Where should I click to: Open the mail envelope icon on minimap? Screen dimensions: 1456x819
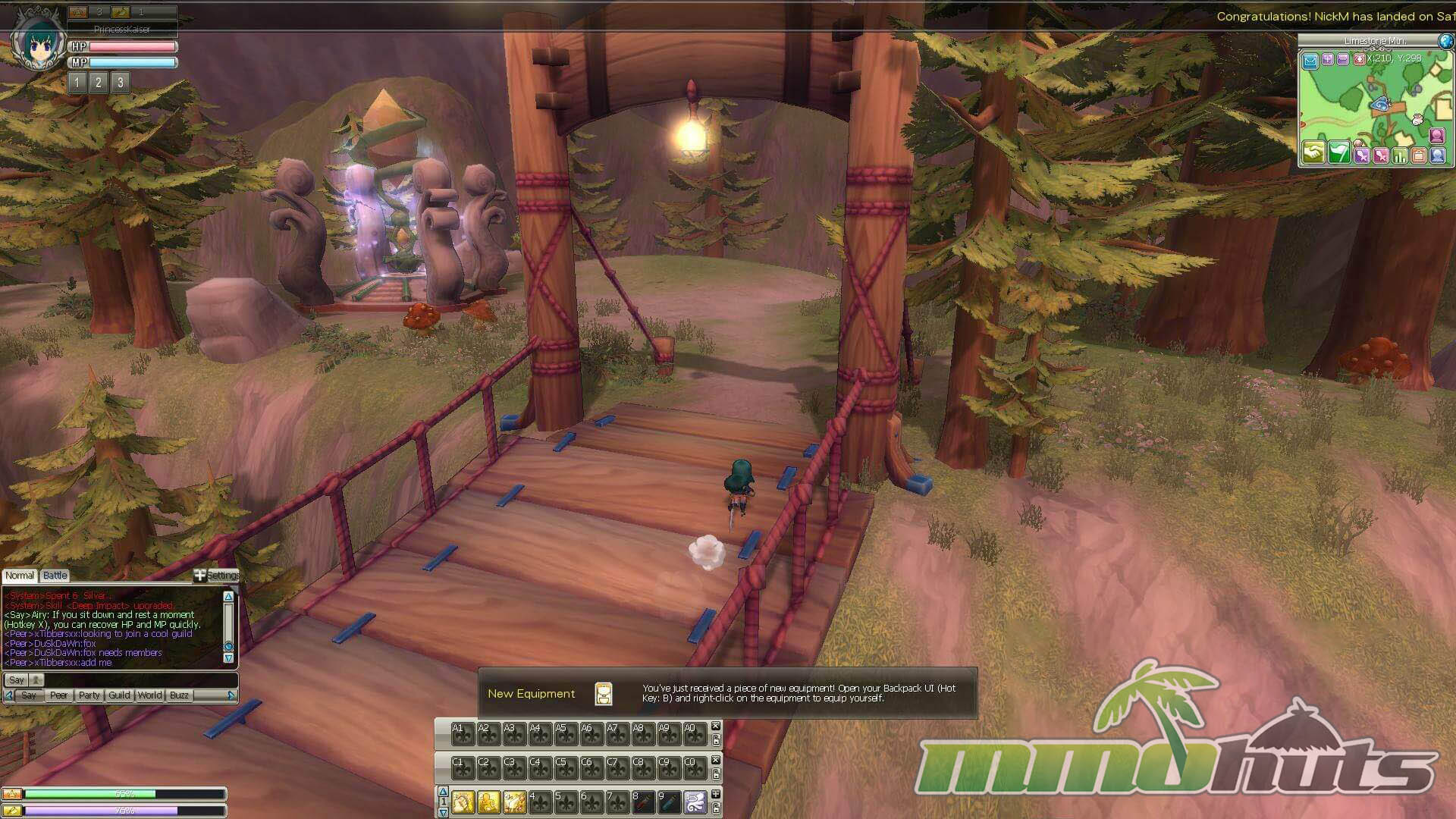point(1310,61)
